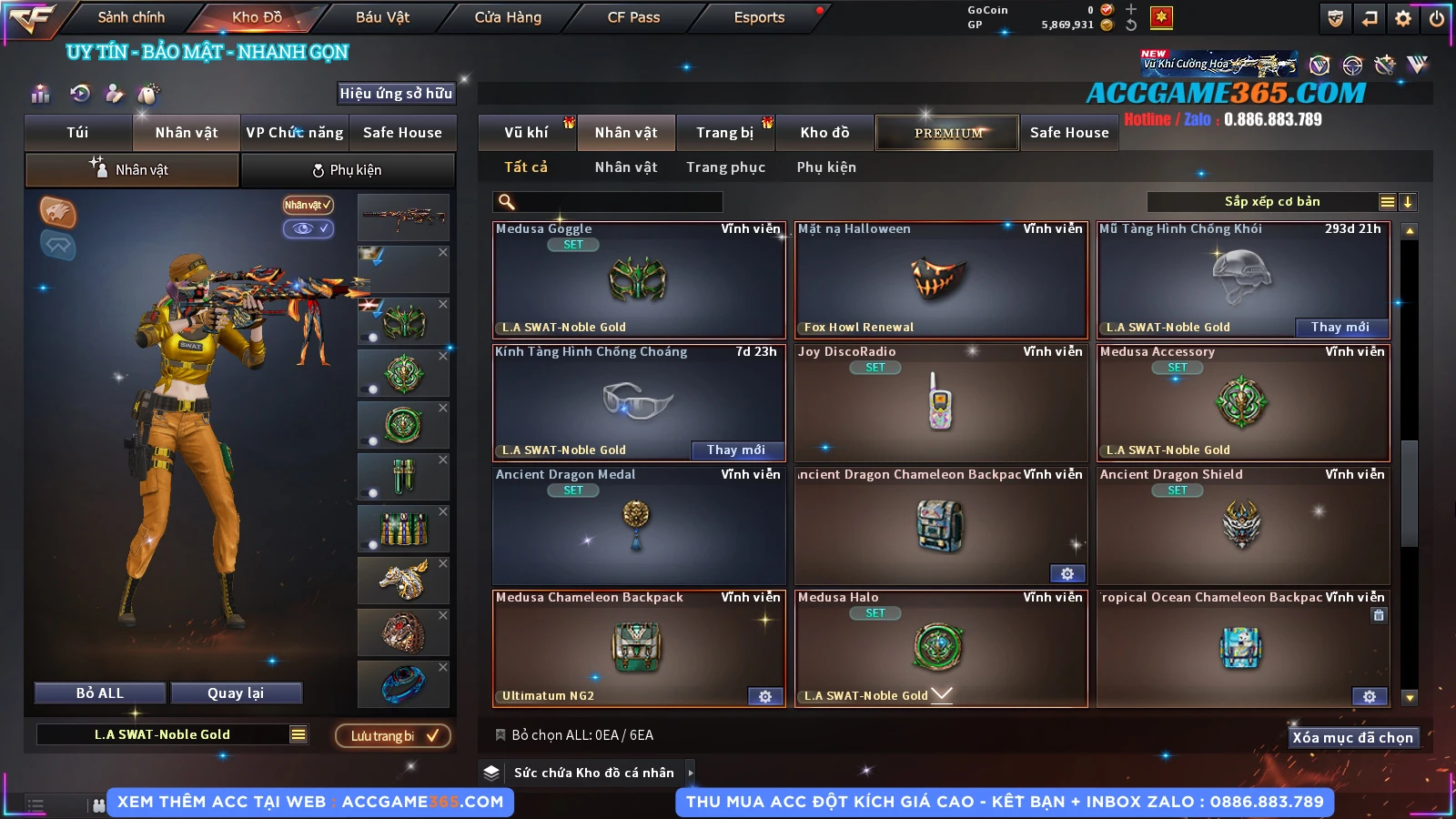Select the Vũ khí inventory tab

[x=526, y=133]
